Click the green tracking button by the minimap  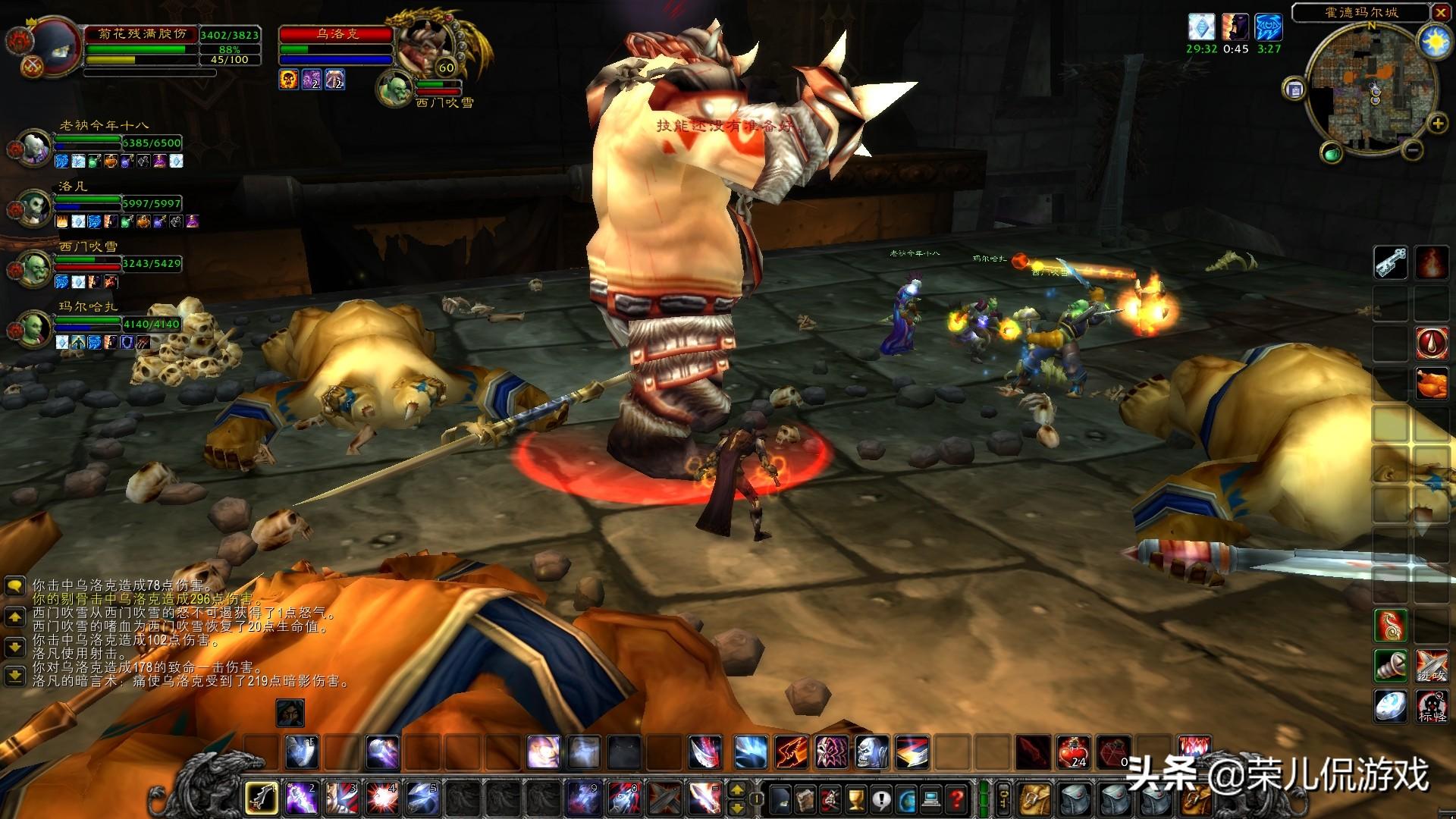(x=1332, y=153)
